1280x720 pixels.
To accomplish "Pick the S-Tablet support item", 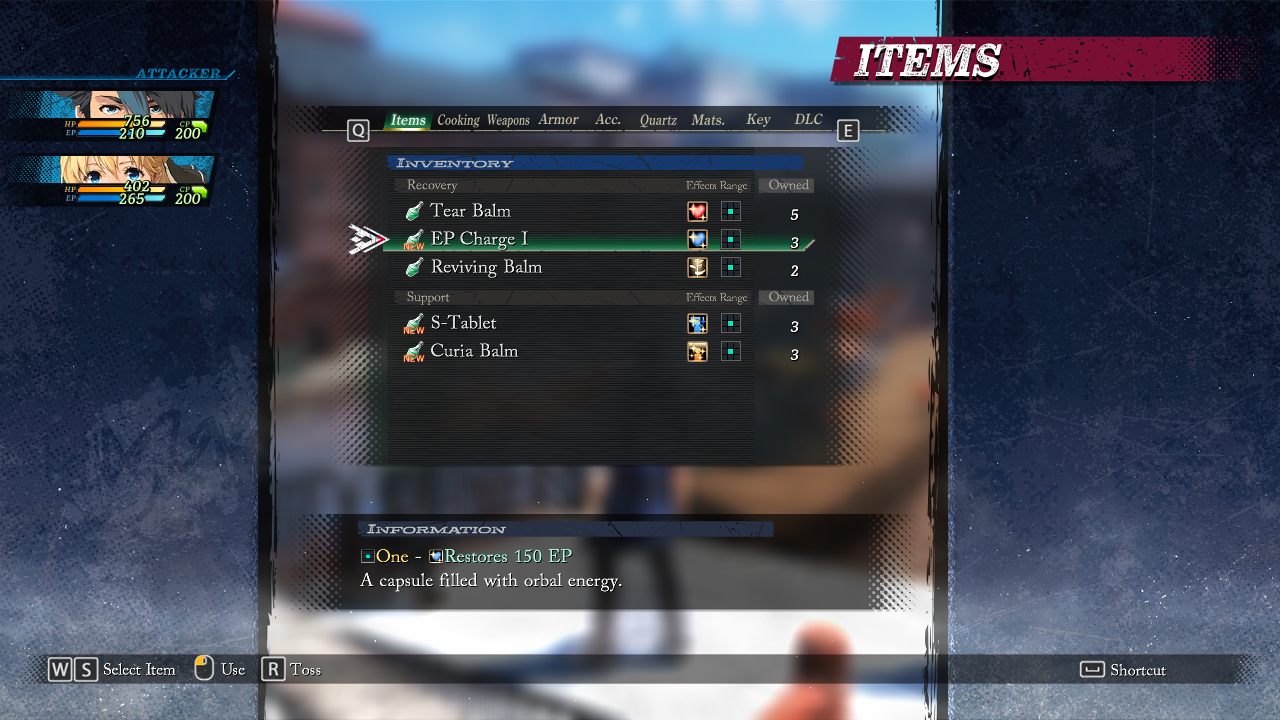I will [463, 323].
